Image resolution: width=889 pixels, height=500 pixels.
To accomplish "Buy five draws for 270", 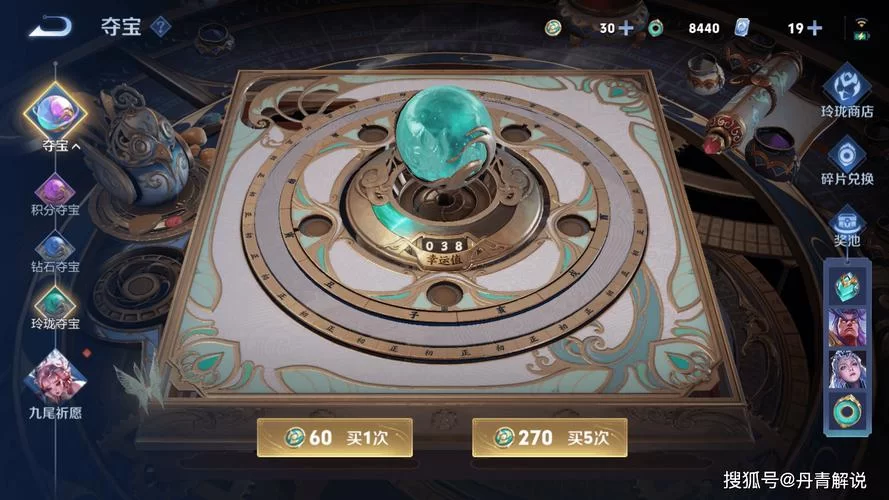I will [549, 437].
